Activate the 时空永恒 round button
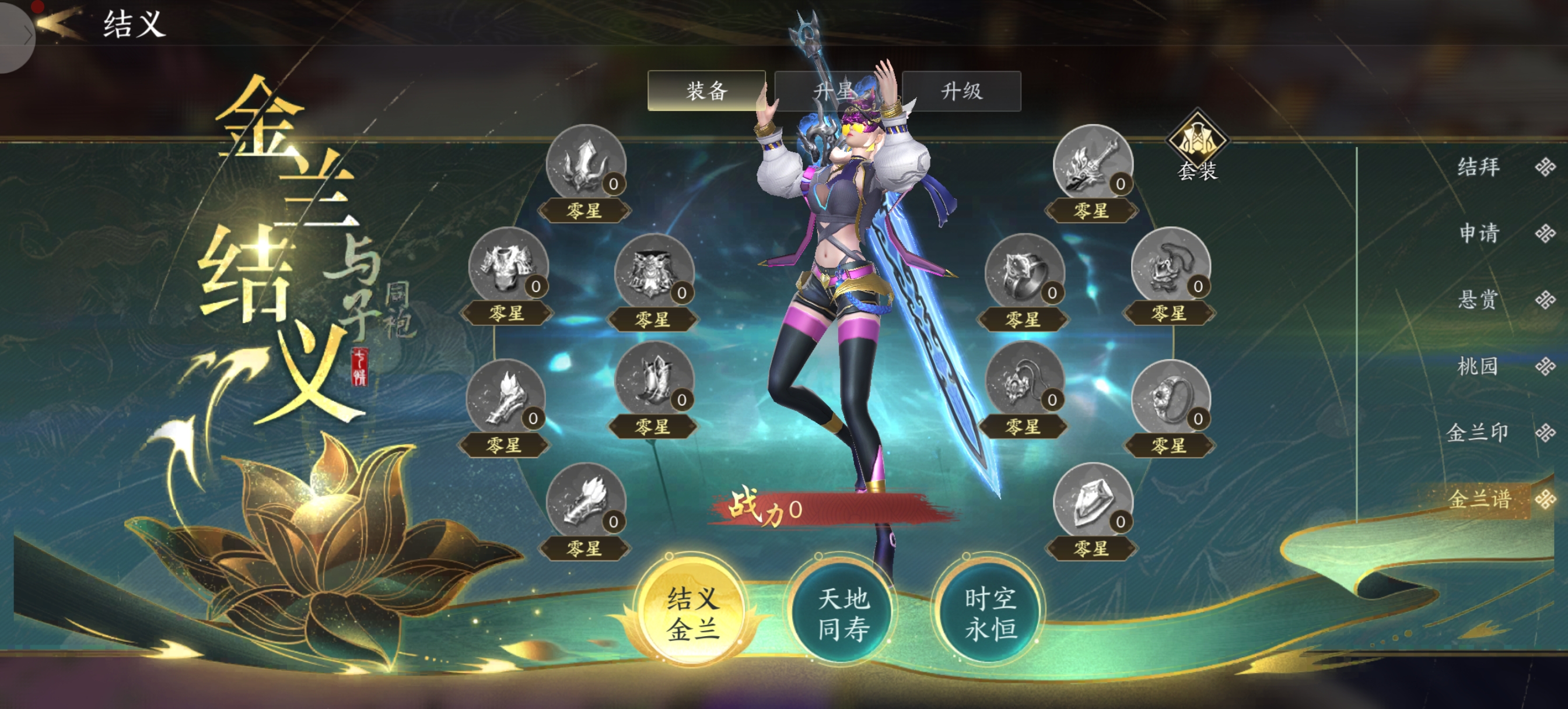The image size is (1568, 709). click(x=990, y=613)
